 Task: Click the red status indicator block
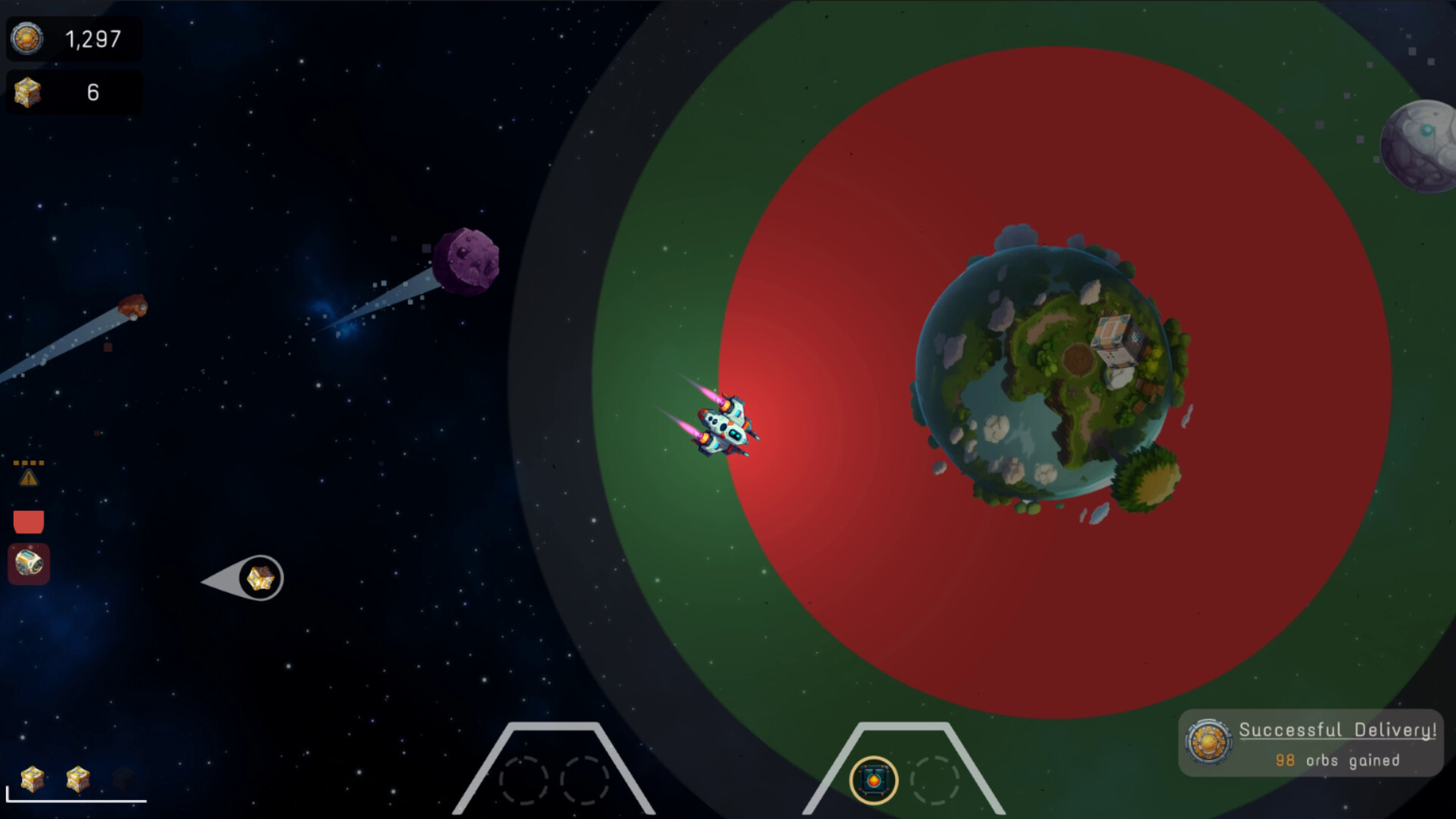pyautogui.click(x=27, y=519)
